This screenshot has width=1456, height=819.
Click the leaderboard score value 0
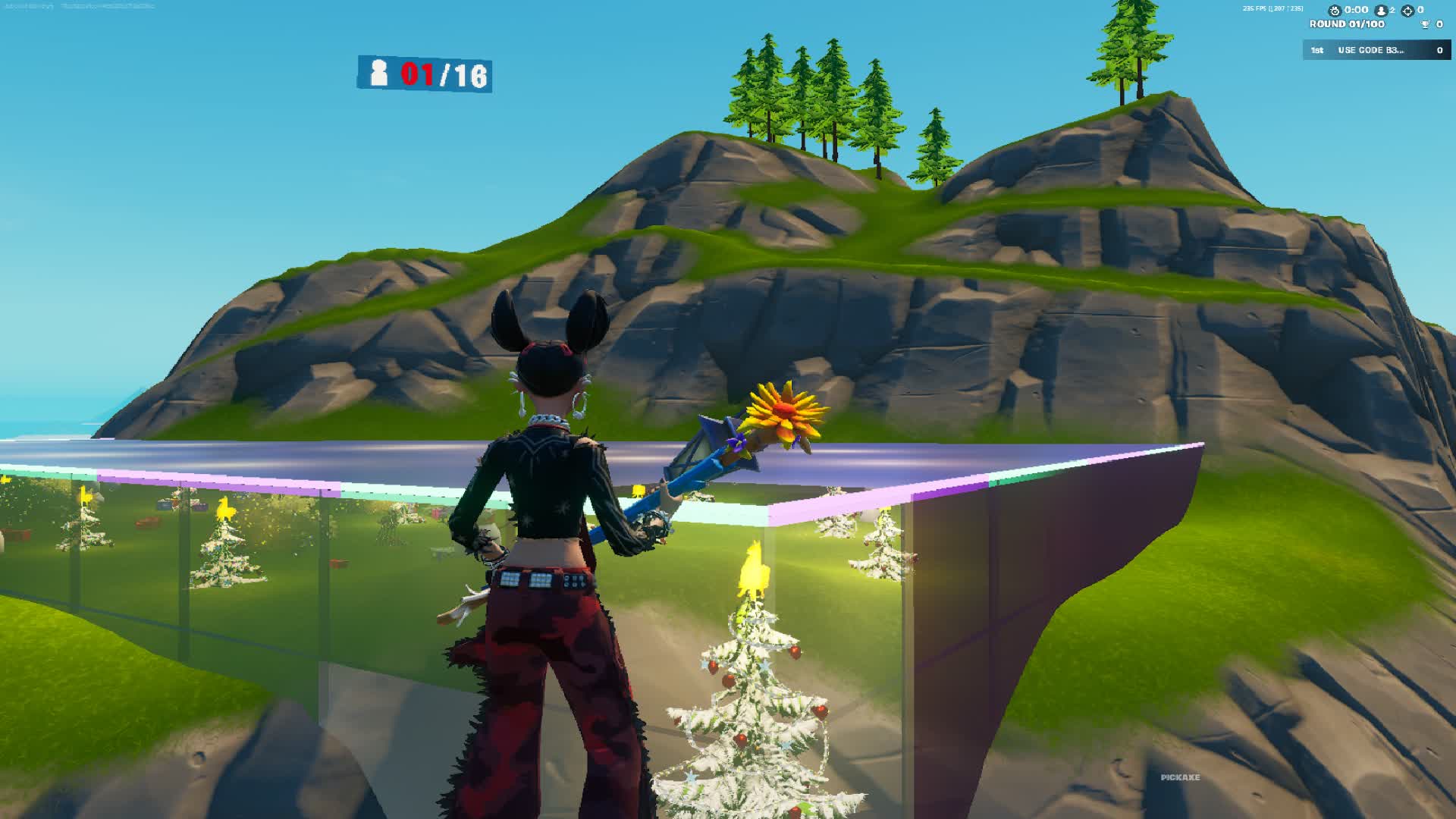[x=1439, y=51]
